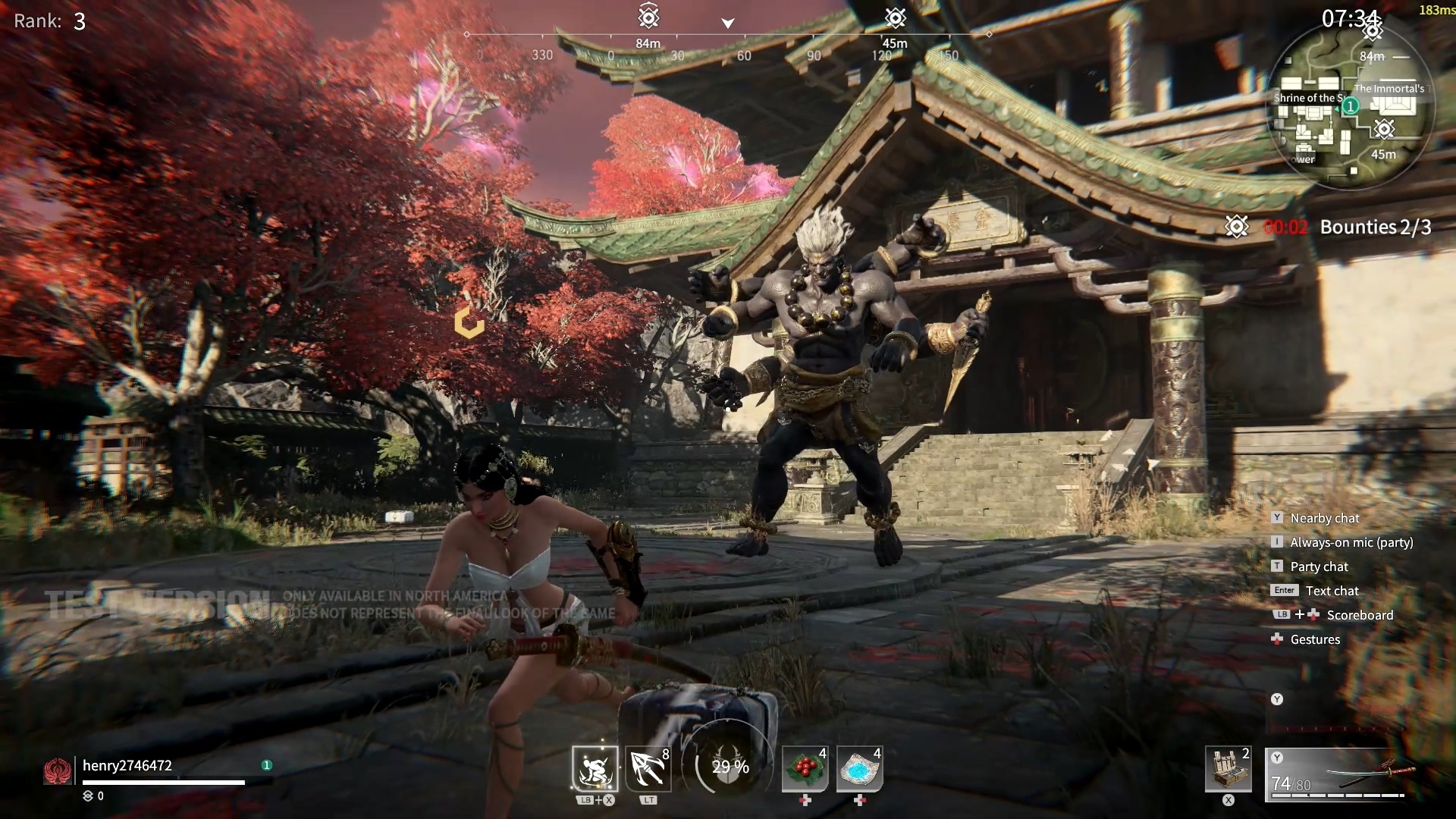Click the Bounties 2/3 tracker
This screenshot has width=1456, height=819.
(x=1375, y=227)
